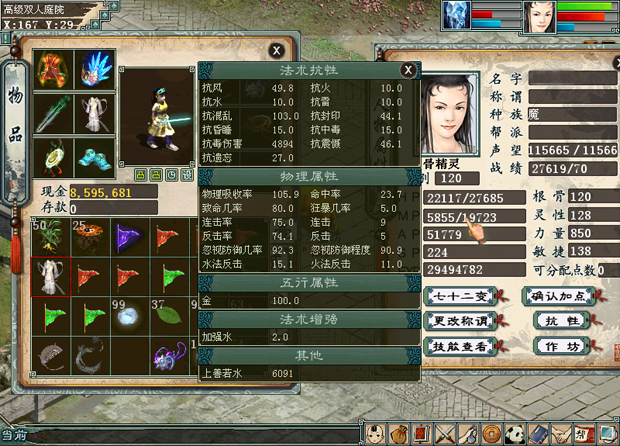Screen dimensions: 620x446
Task: Select the herb plant stack of 50
Action: (50, 237)
